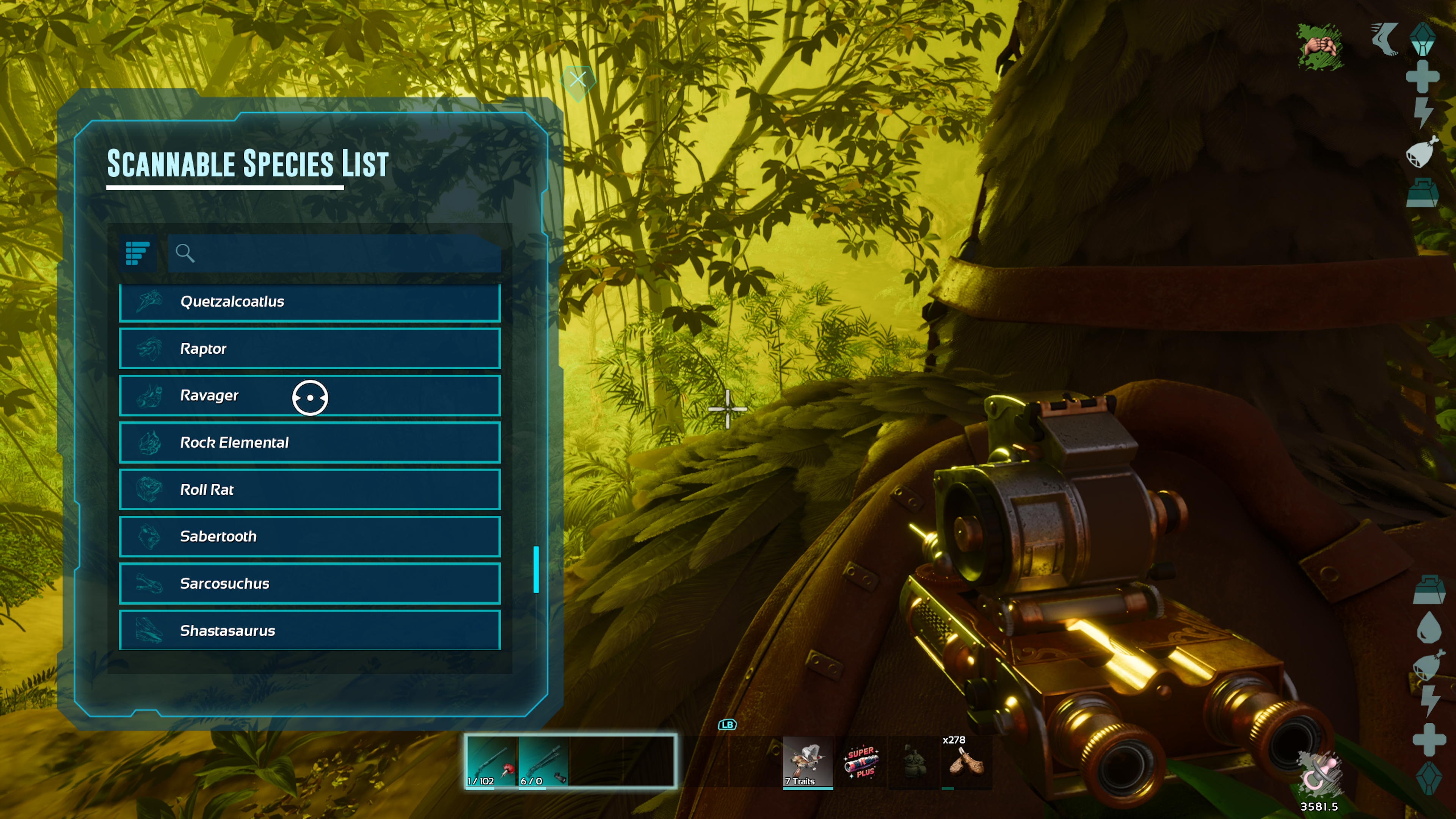This screenshot has height=819, width=1456.
Task: Choose Shastasaurus in the species list
Action: click(310, 630)
